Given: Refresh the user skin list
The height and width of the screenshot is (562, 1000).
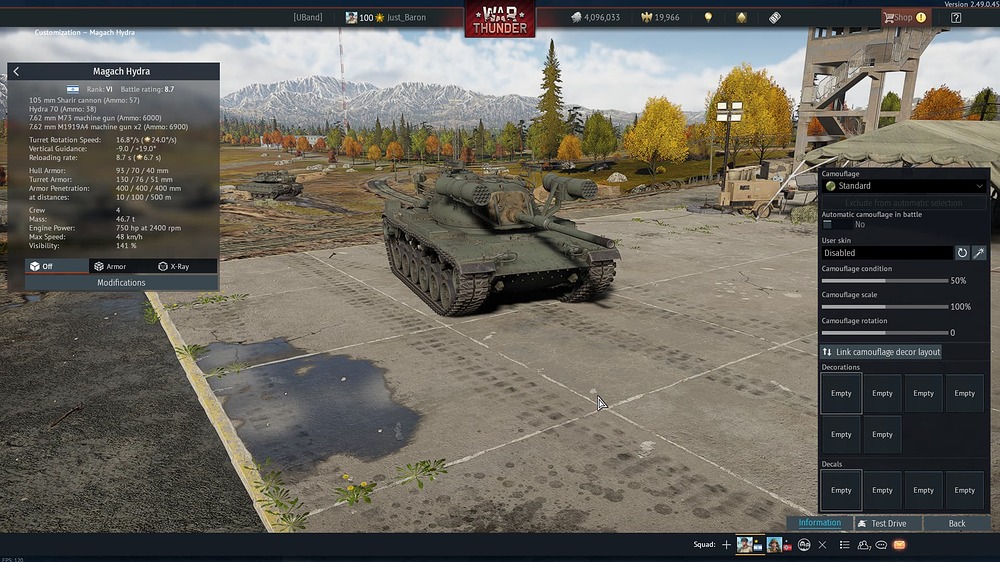Looking at the screenshot, I should point(963,253).
